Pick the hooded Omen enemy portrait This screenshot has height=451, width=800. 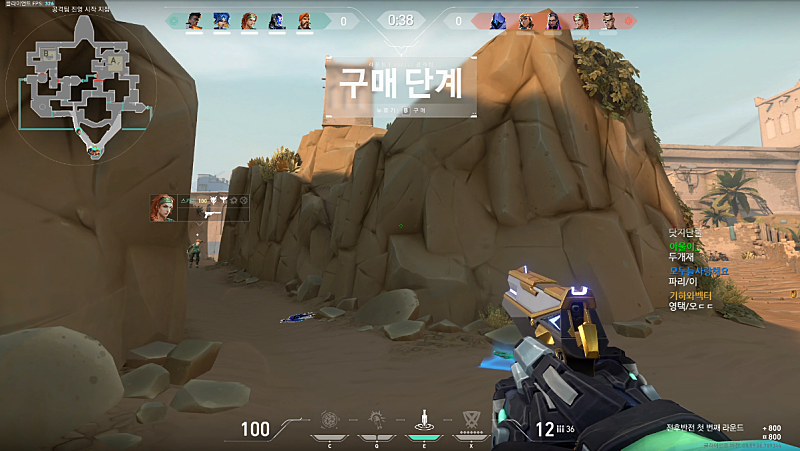click(498, 20)
